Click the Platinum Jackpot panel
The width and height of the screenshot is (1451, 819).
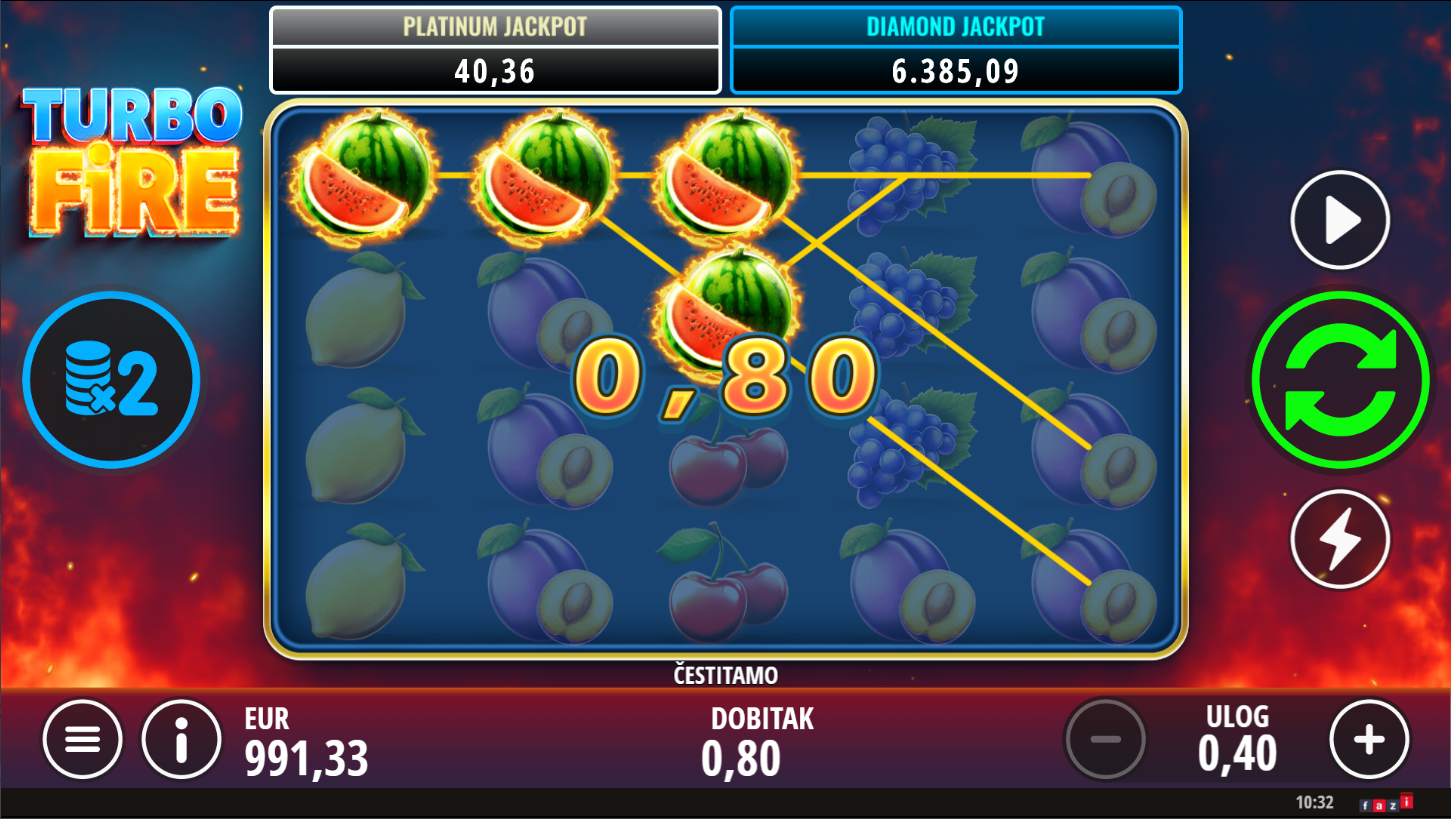[495, 50]
